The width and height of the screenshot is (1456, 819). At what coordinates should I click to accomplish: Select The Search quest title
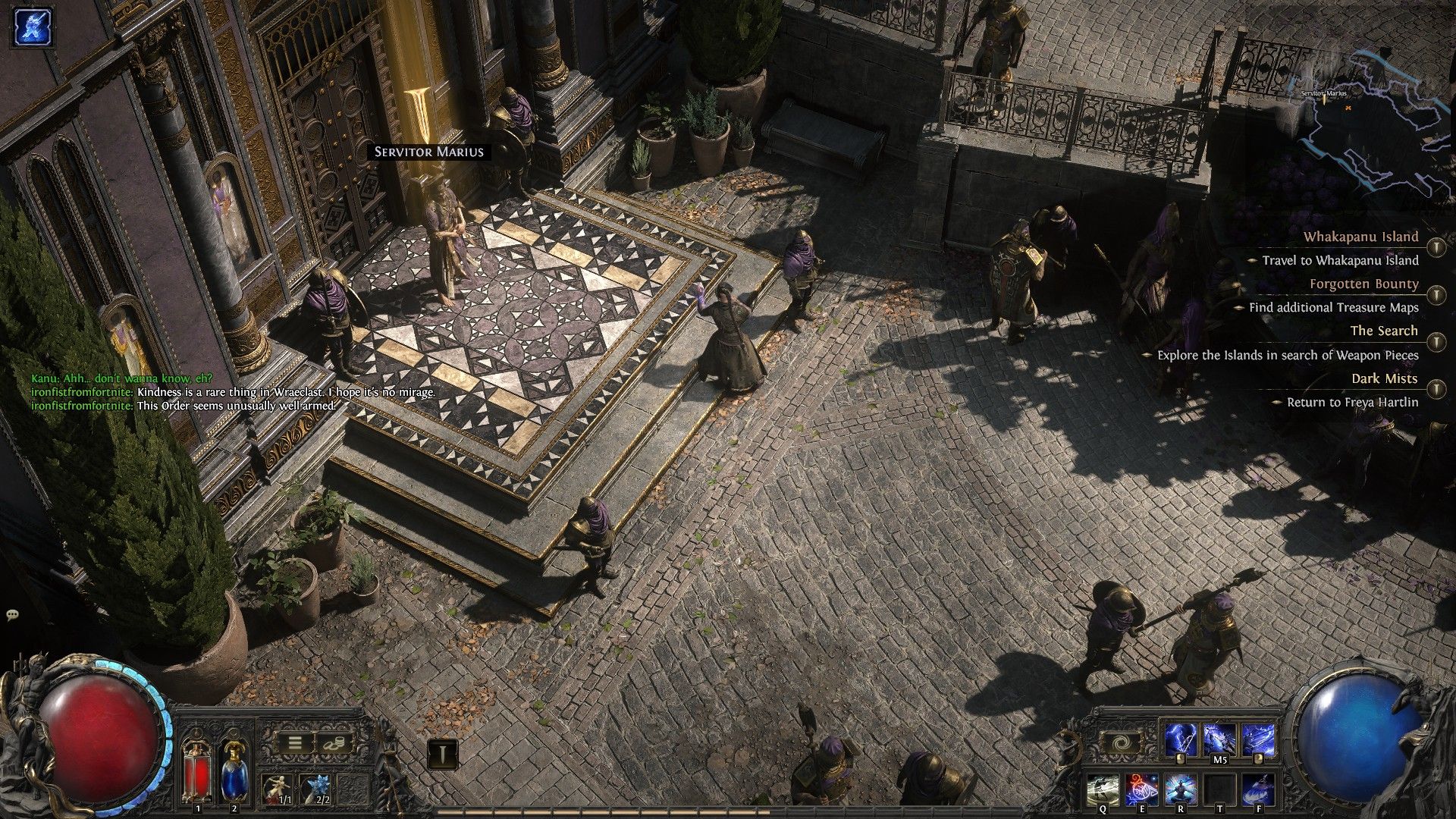(1383, 331)
